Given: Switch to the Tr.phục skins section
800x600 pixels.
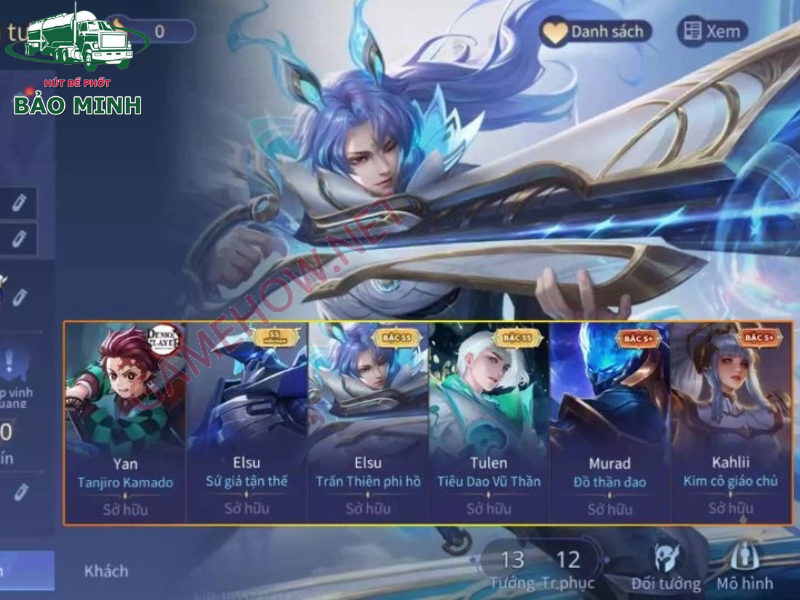Looking at the screenshot, I should 568,569.
